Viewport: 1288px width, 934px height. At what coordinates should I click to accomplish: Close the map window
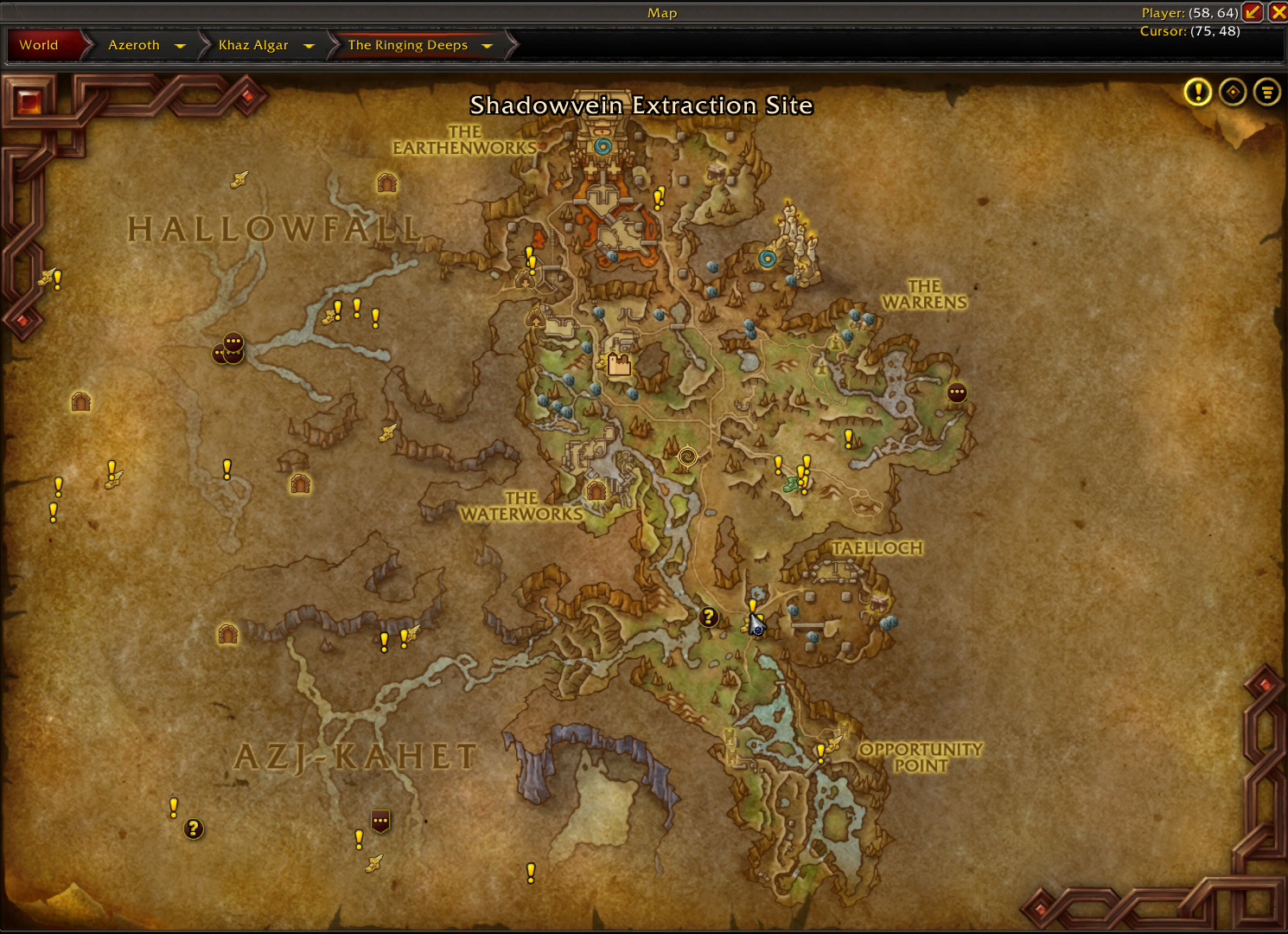pyautogui.click(x=1278, y=12)
